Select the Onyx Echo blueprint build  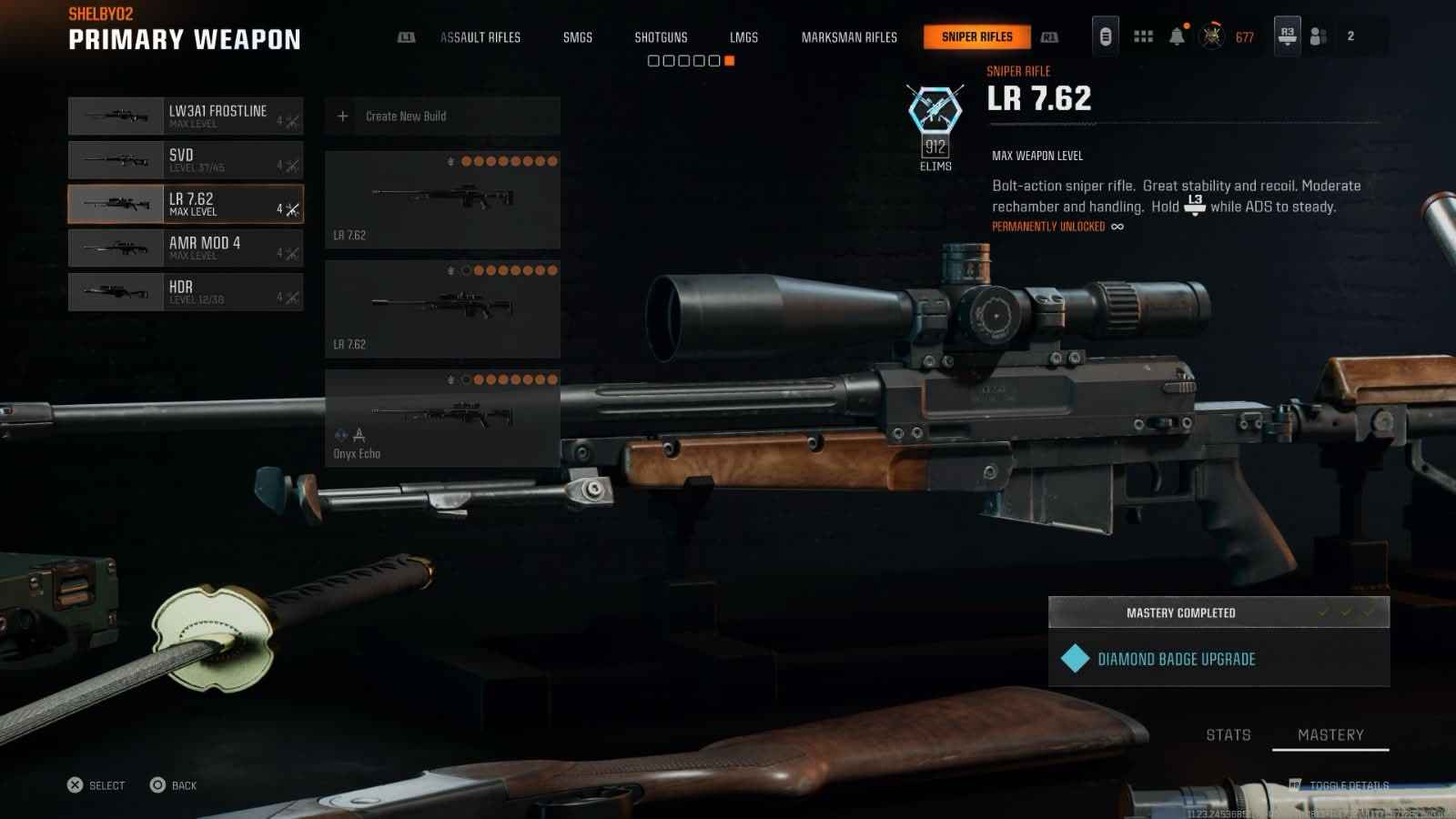click(x=442, y=419)
